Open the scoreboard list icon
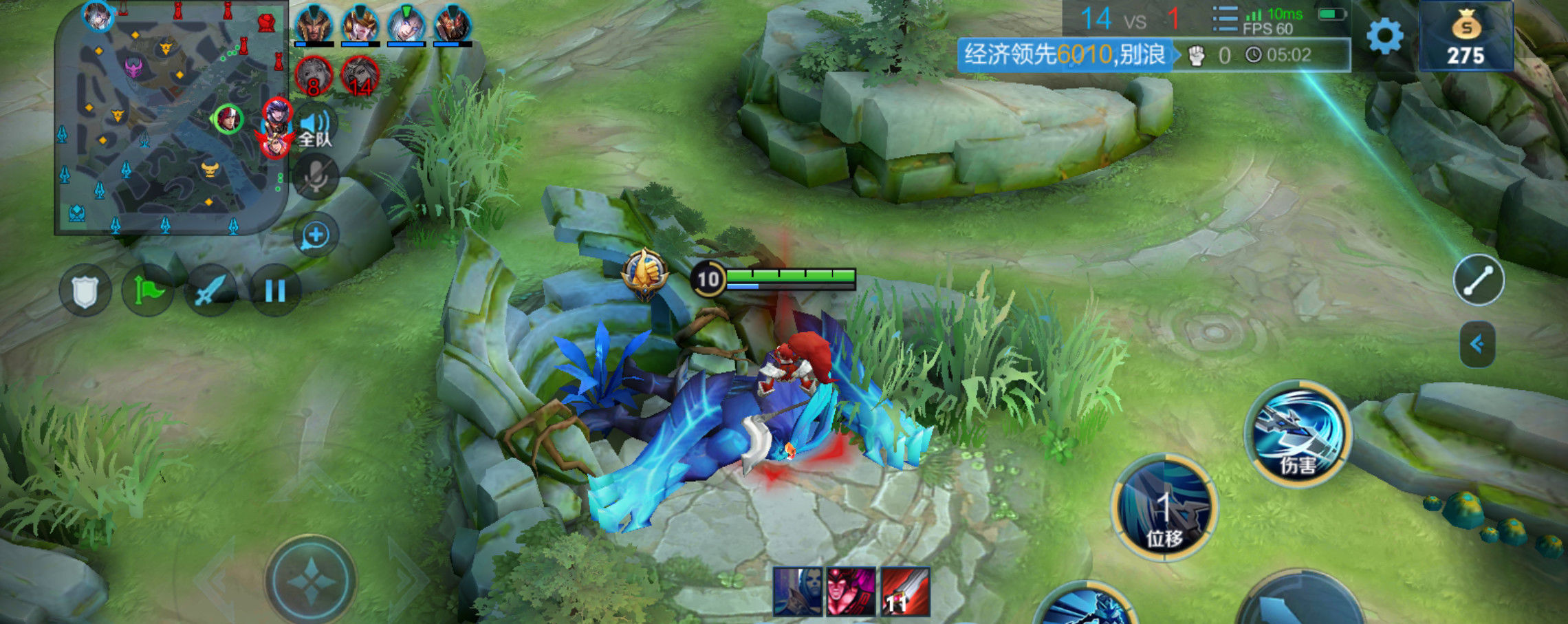Image resolution: width=1568 pixels, height=624 pixels. tap(1225, 19)
